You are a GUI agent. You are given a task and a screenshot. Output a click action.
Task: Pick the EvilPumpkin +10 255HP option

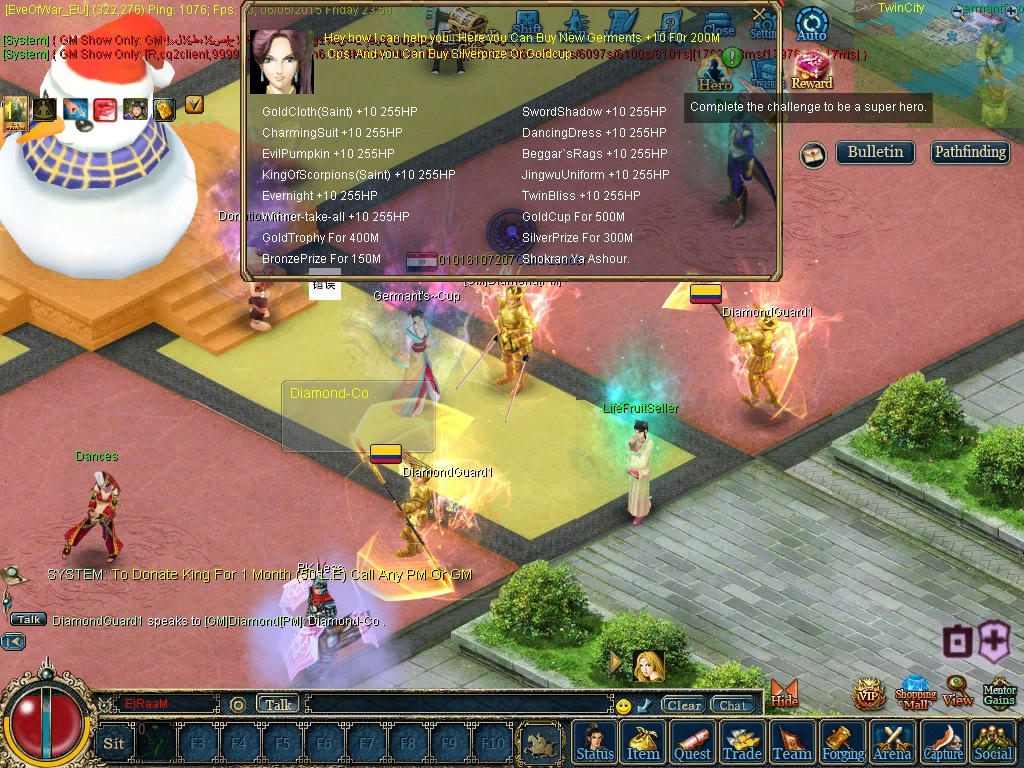328,154
